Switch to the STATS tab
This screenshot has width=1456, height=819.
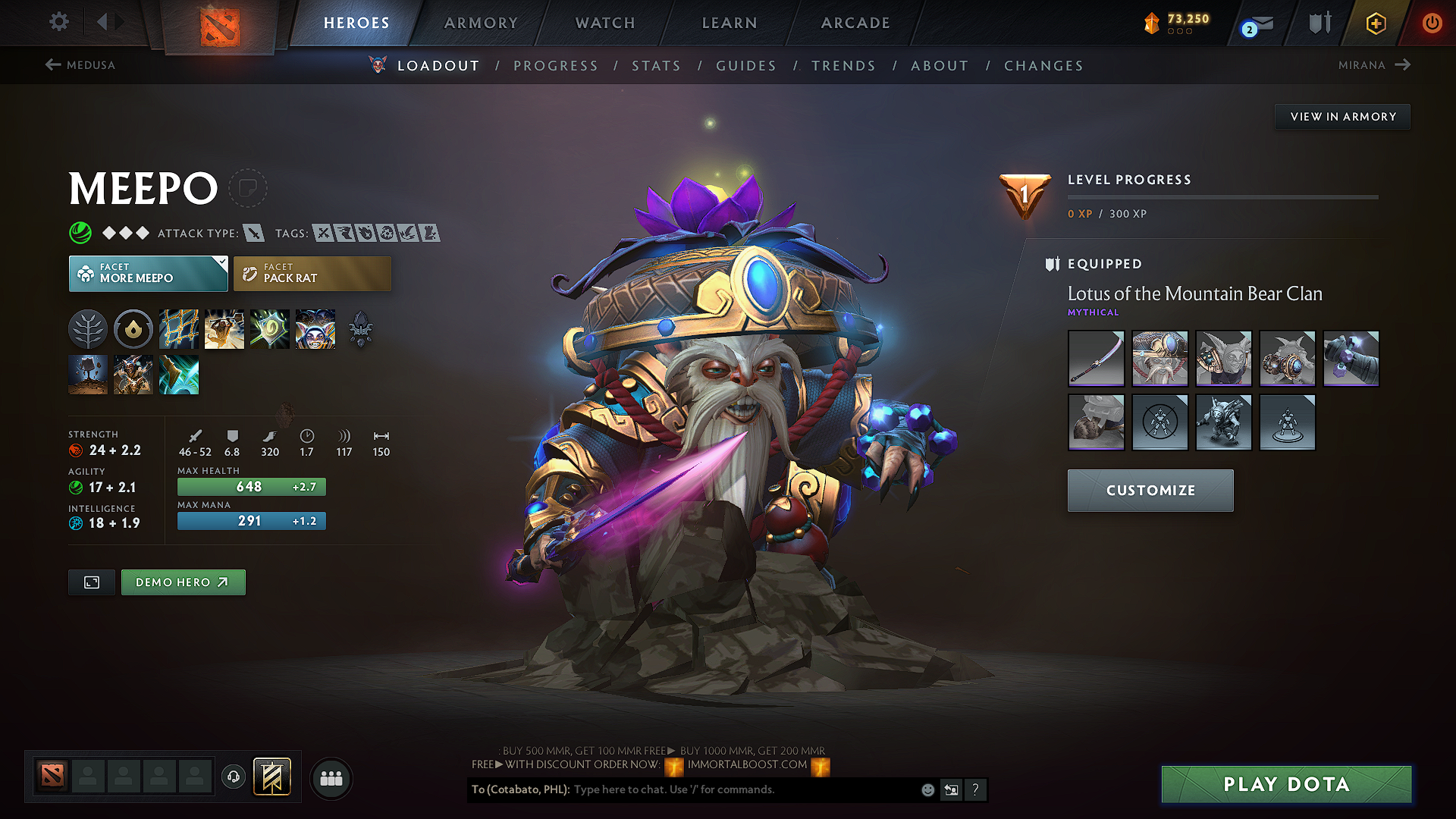pyautogui.click(x=656, y=66)
